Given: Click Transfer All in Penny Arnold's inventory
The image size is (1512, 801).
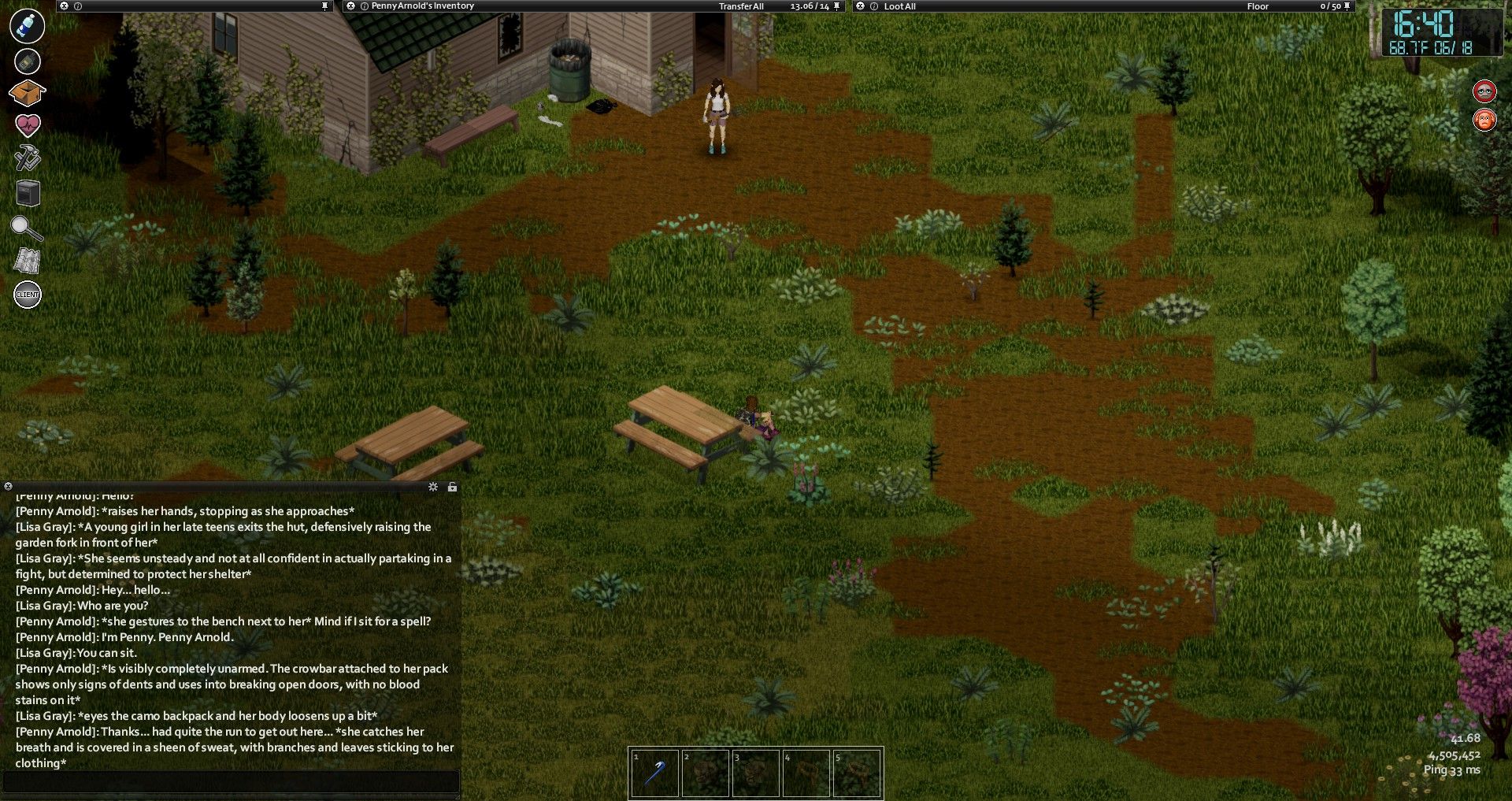Looking at the screenshot, I should 741,6.
